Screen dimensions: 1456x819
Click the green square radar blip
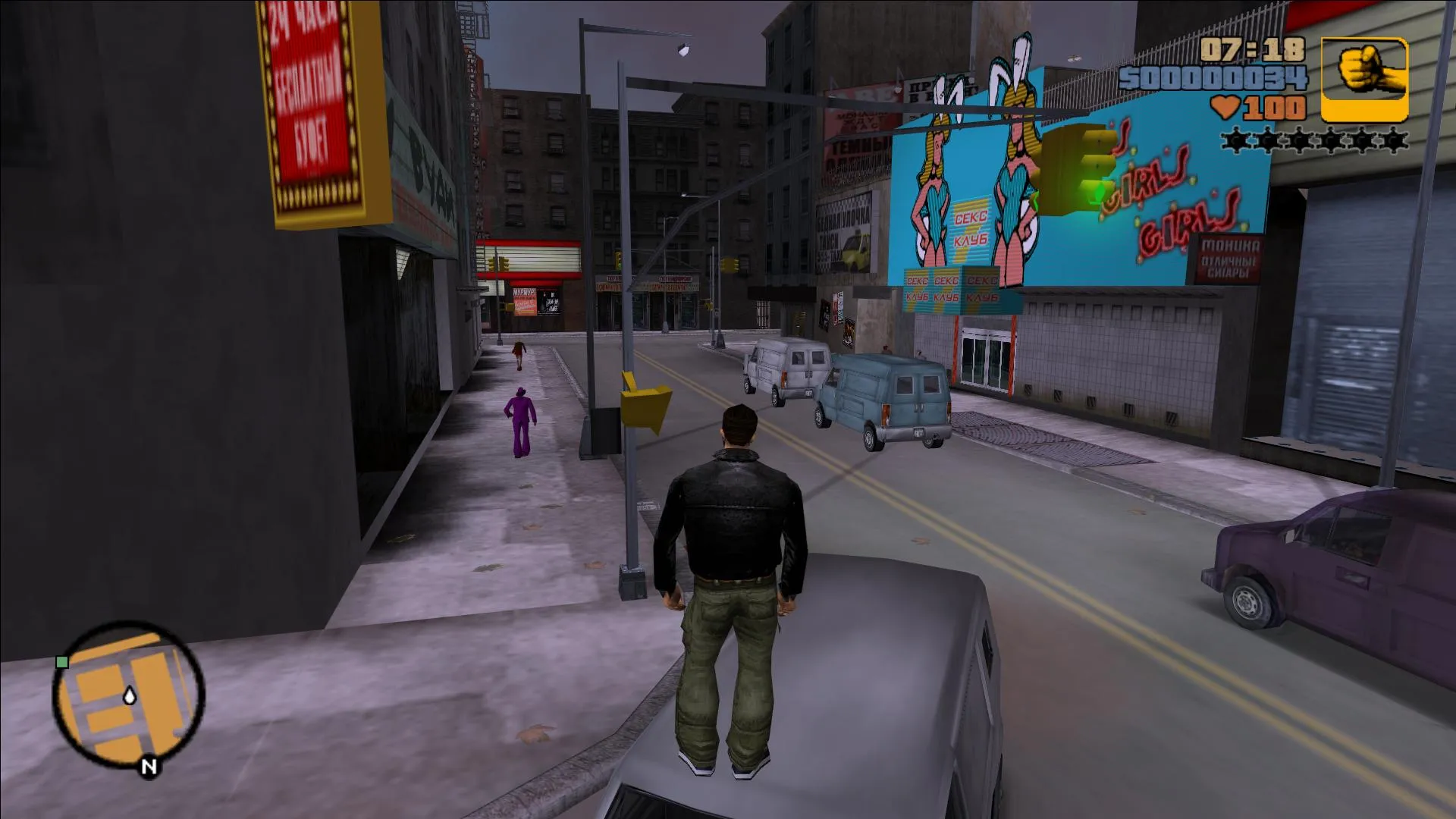pyautogui.click(x=63, y=662)
